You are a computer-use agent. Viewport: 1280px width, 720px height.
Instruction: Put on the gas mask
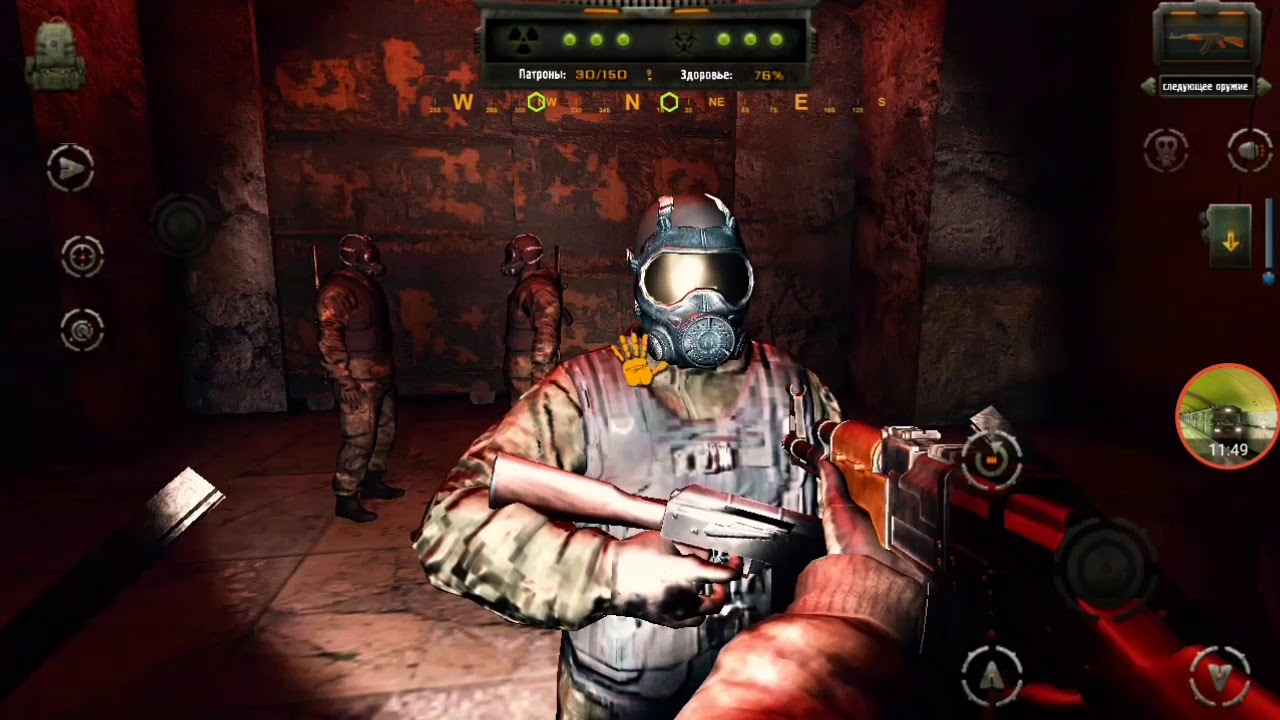click(1165, 151)
